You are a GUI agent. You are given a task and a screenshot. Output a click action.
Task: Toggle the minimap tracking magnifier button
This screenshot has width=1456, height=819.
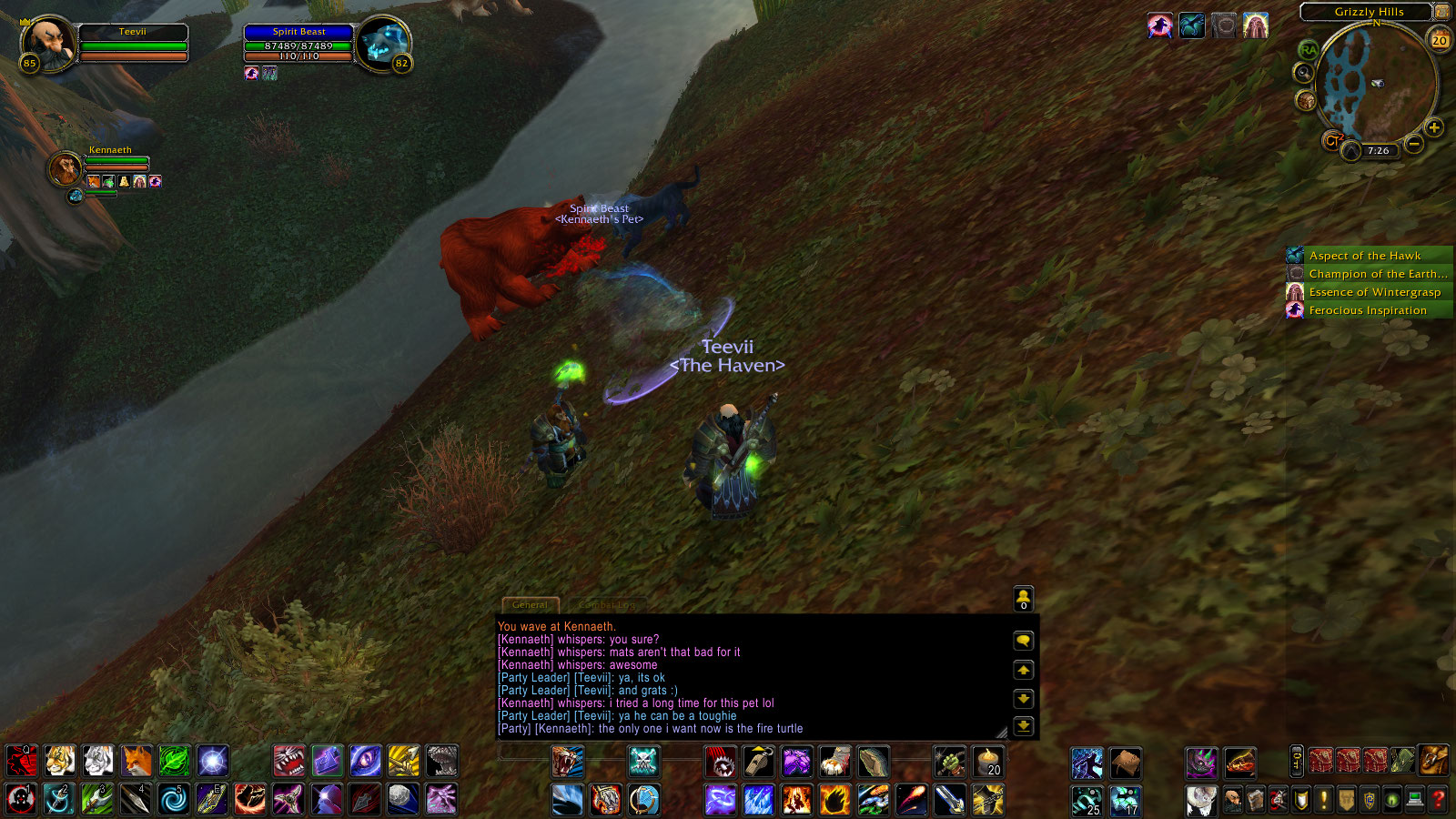(x=1304, y=73)
